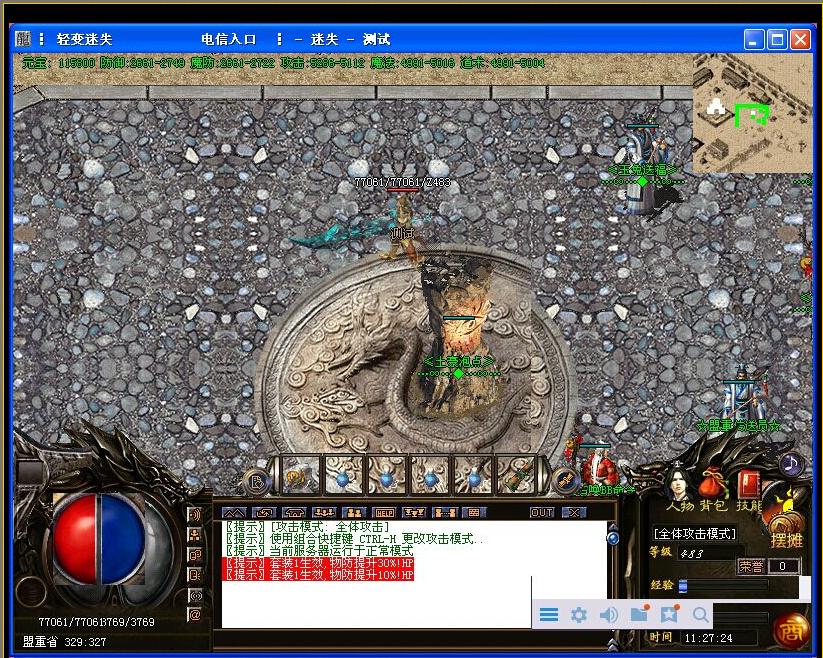The width and height of the screenshot is (823, 658).
Task: Close the game window
Action: point(800,40)
